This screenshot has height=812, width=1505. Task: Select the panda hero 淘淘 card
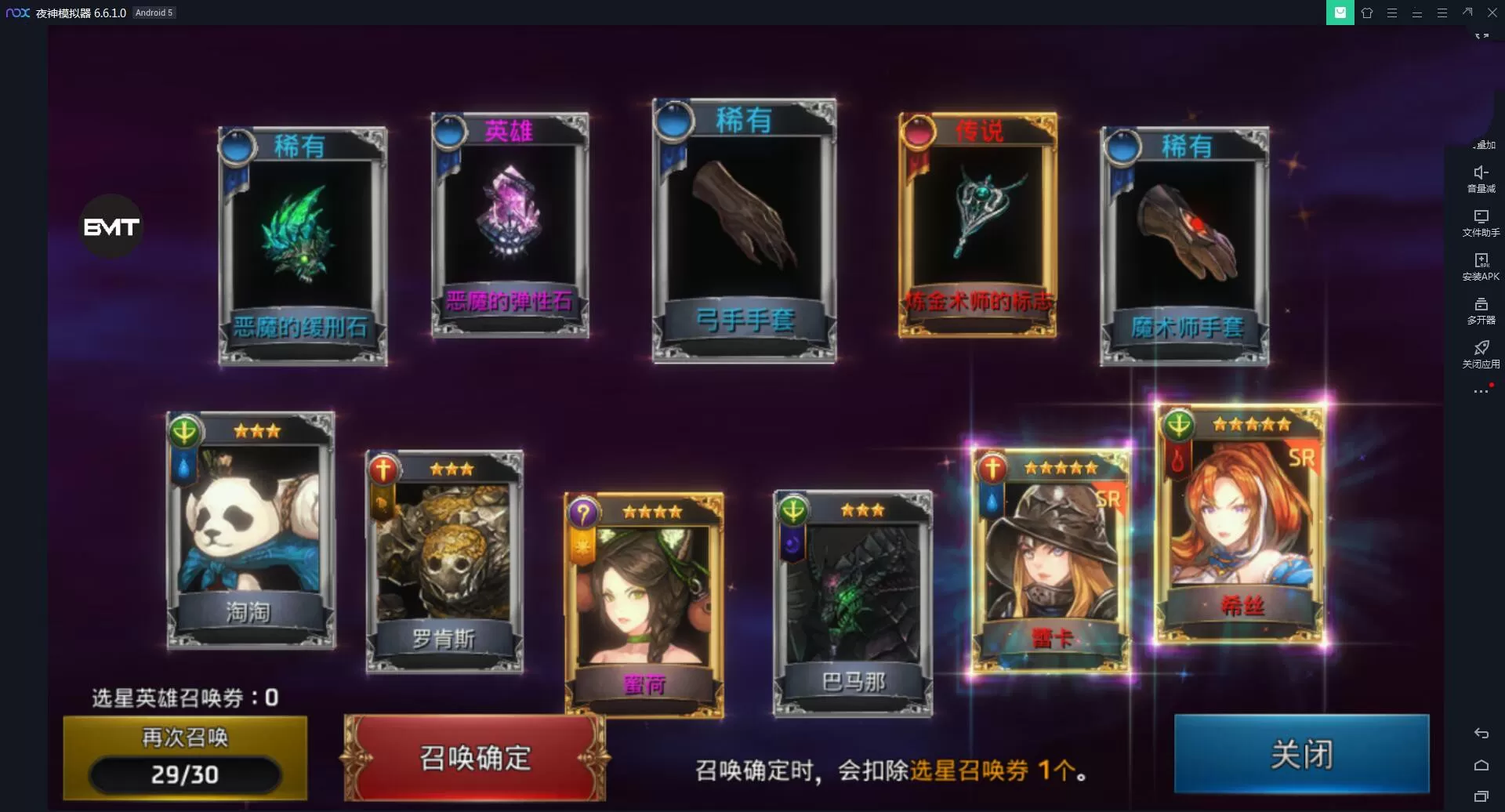(x=251, y=529)
